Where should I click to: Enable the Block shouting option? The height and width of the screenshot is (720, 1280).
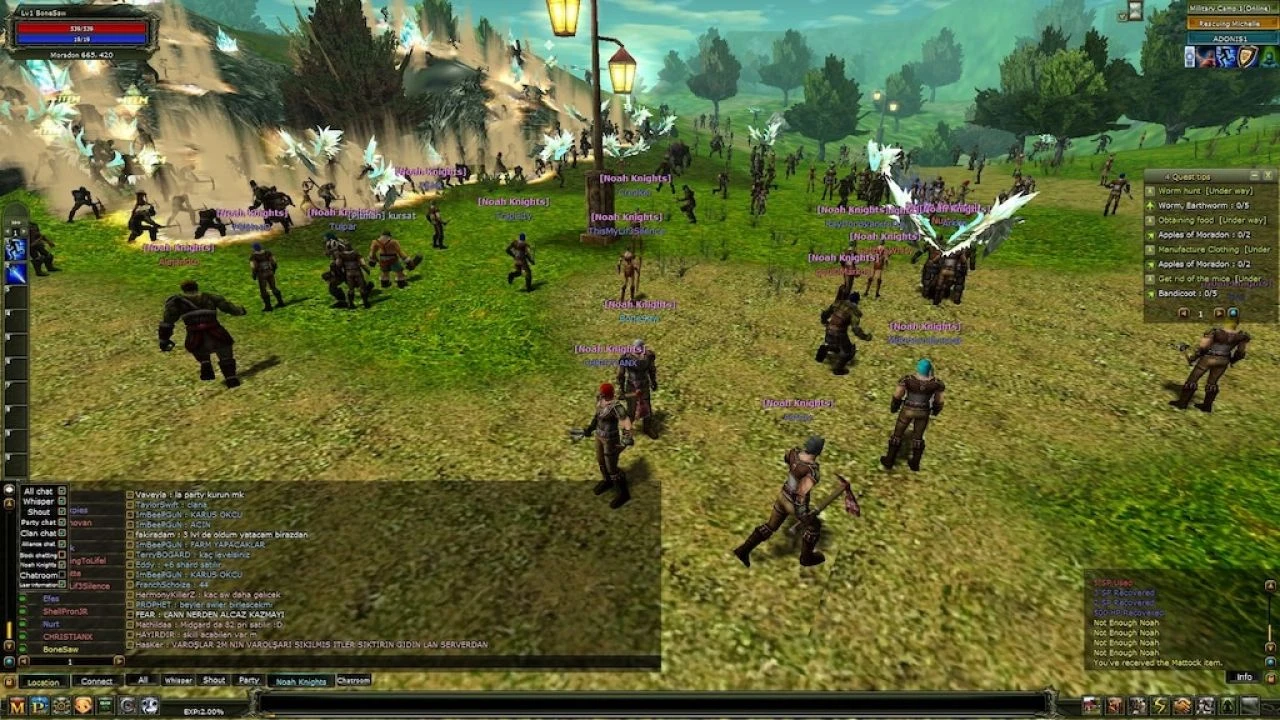(62, 554)
